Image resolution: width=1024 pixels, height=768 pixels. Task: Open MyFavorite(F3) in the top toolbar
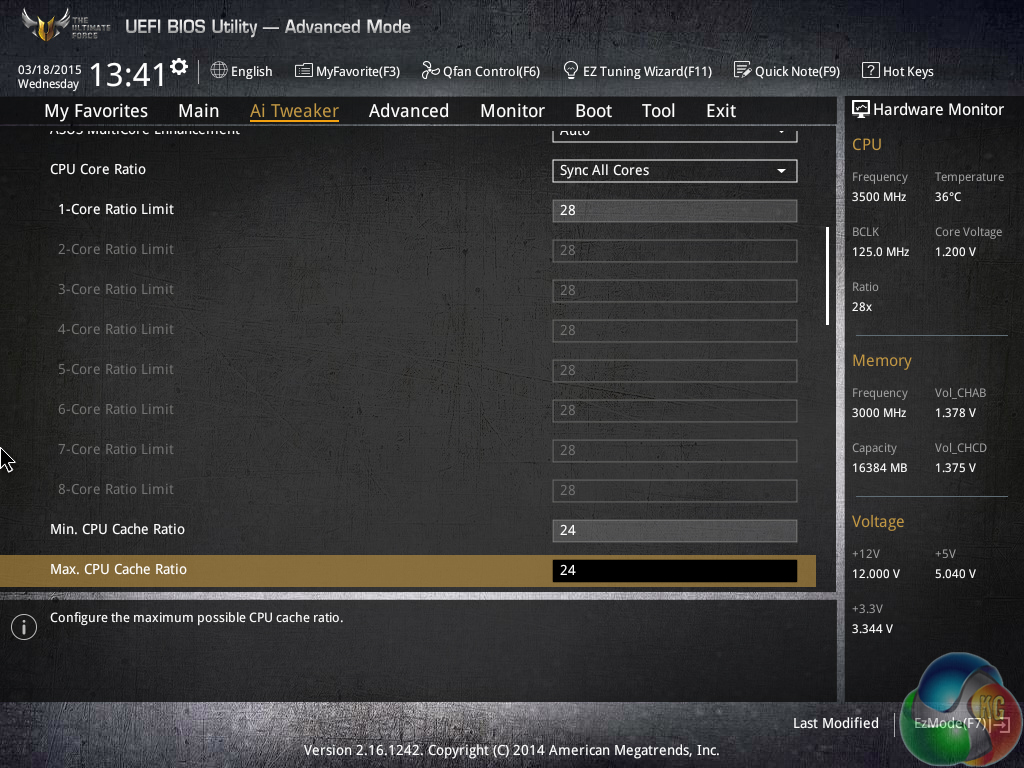[347, 71]
